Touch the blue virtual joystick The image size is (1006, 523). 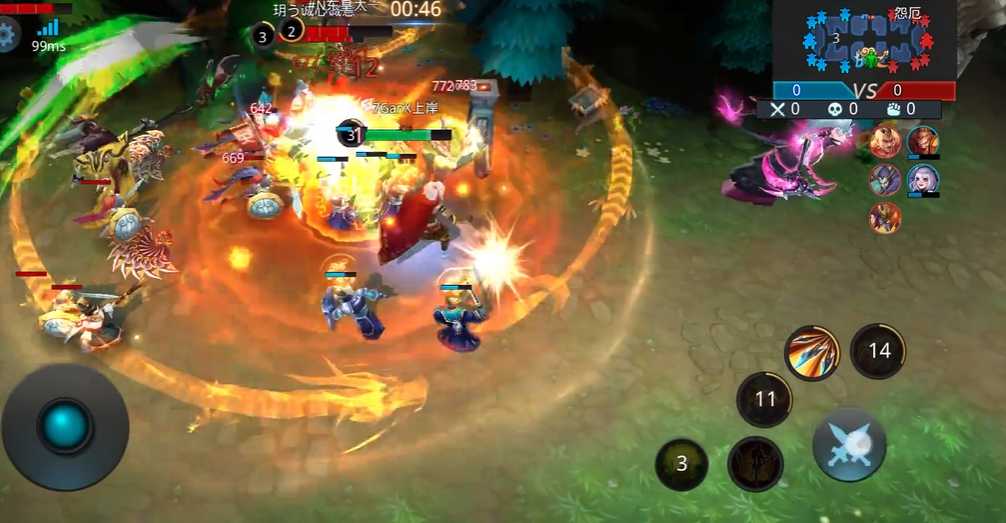(65, 426)
